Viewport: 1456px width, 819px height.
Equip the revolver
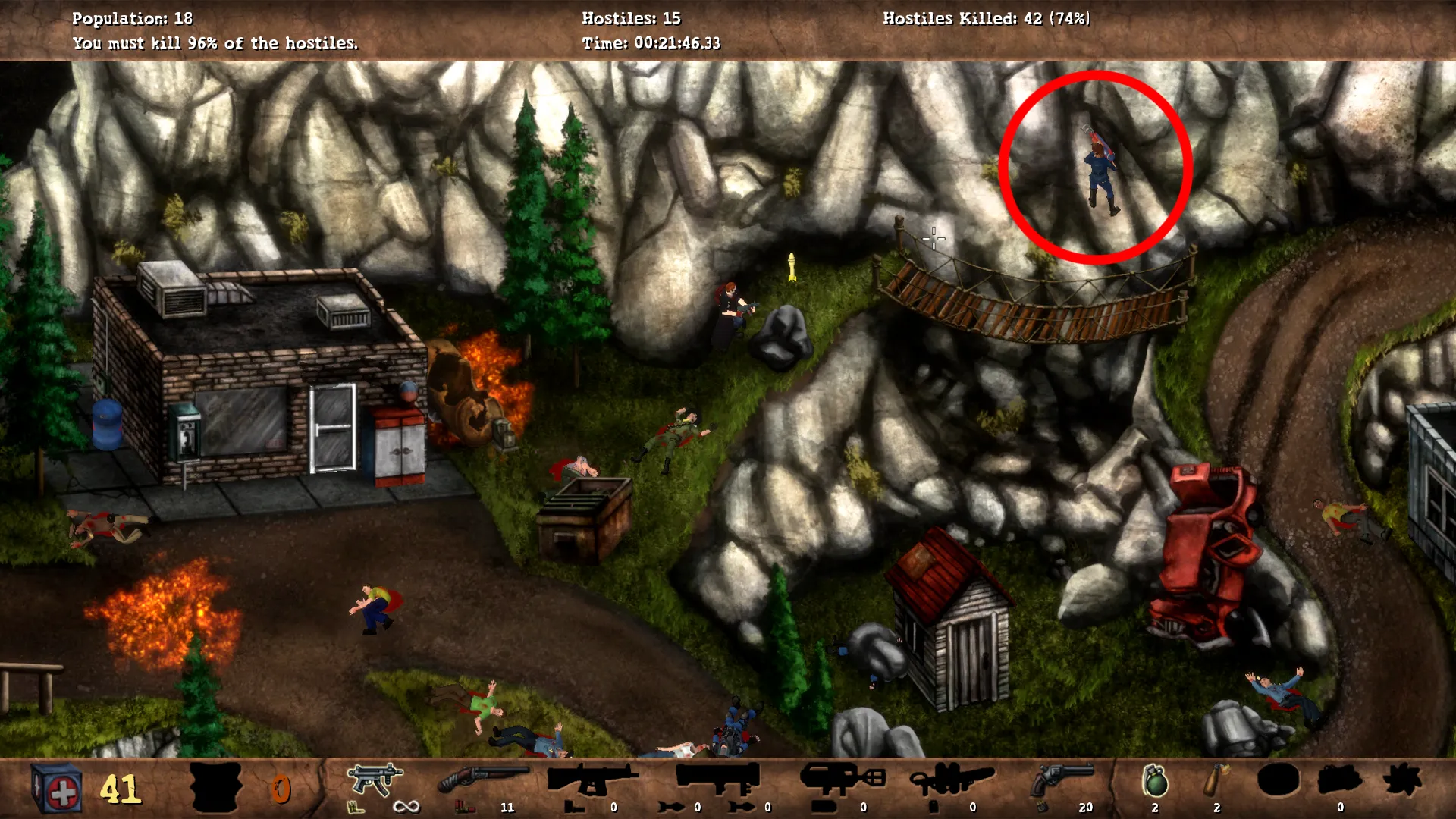1063,780
